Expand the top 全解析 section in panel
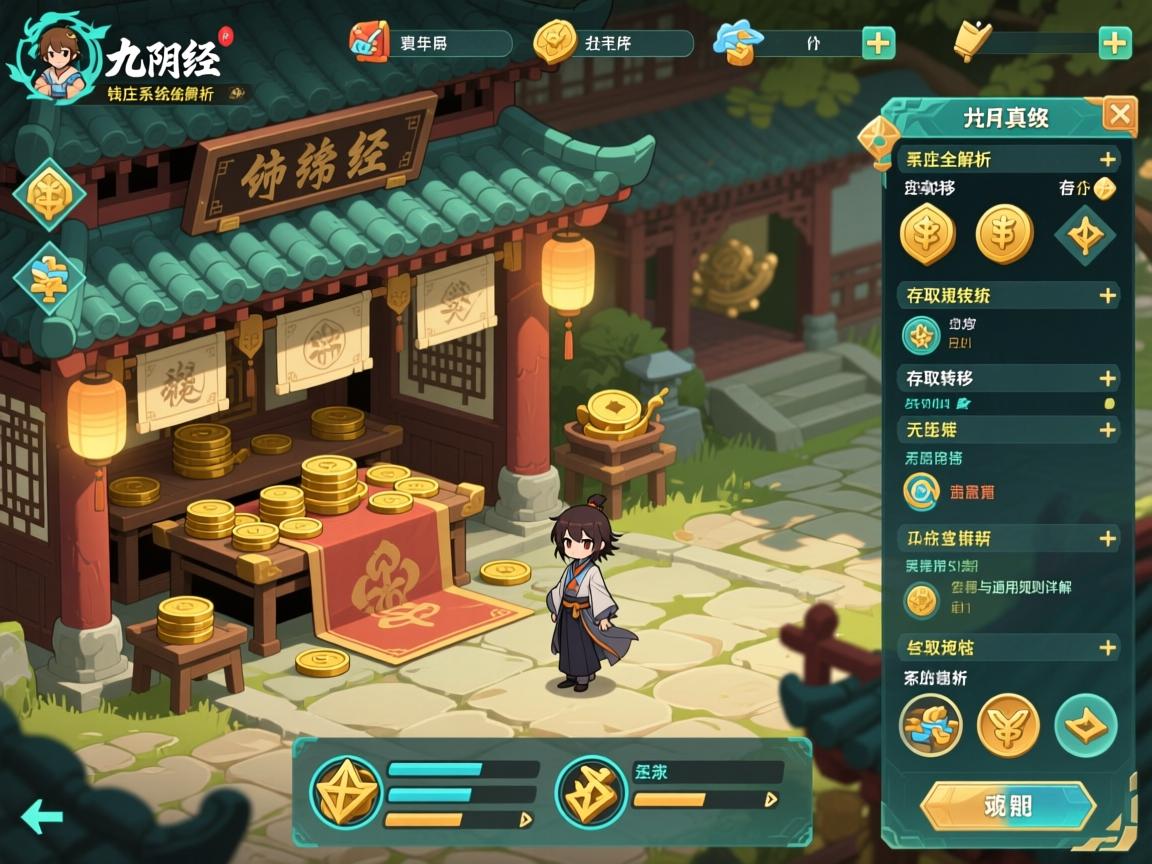 [1107, 159]
